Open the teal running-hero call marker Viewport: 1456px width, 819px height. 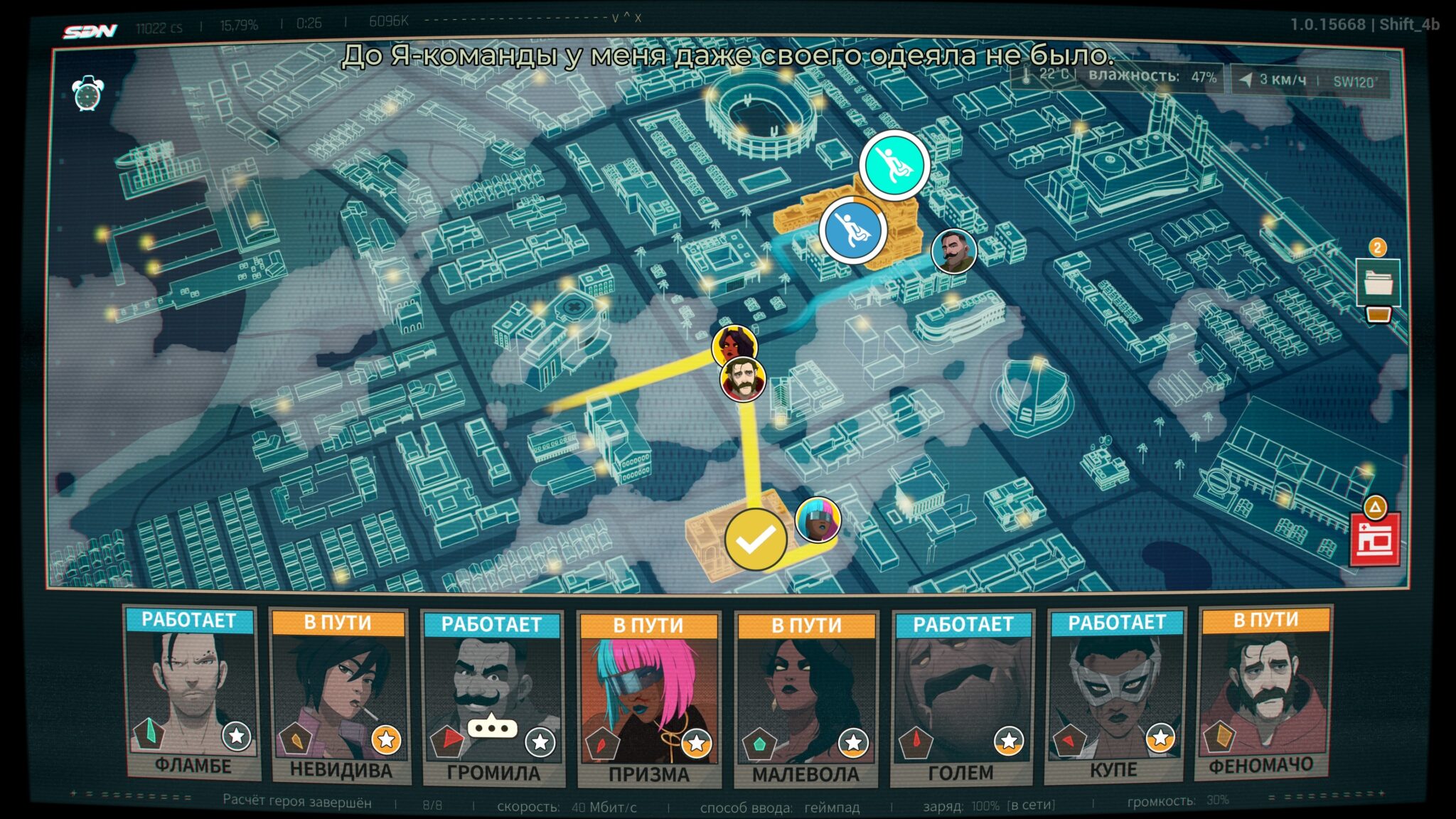click(894, 166)
